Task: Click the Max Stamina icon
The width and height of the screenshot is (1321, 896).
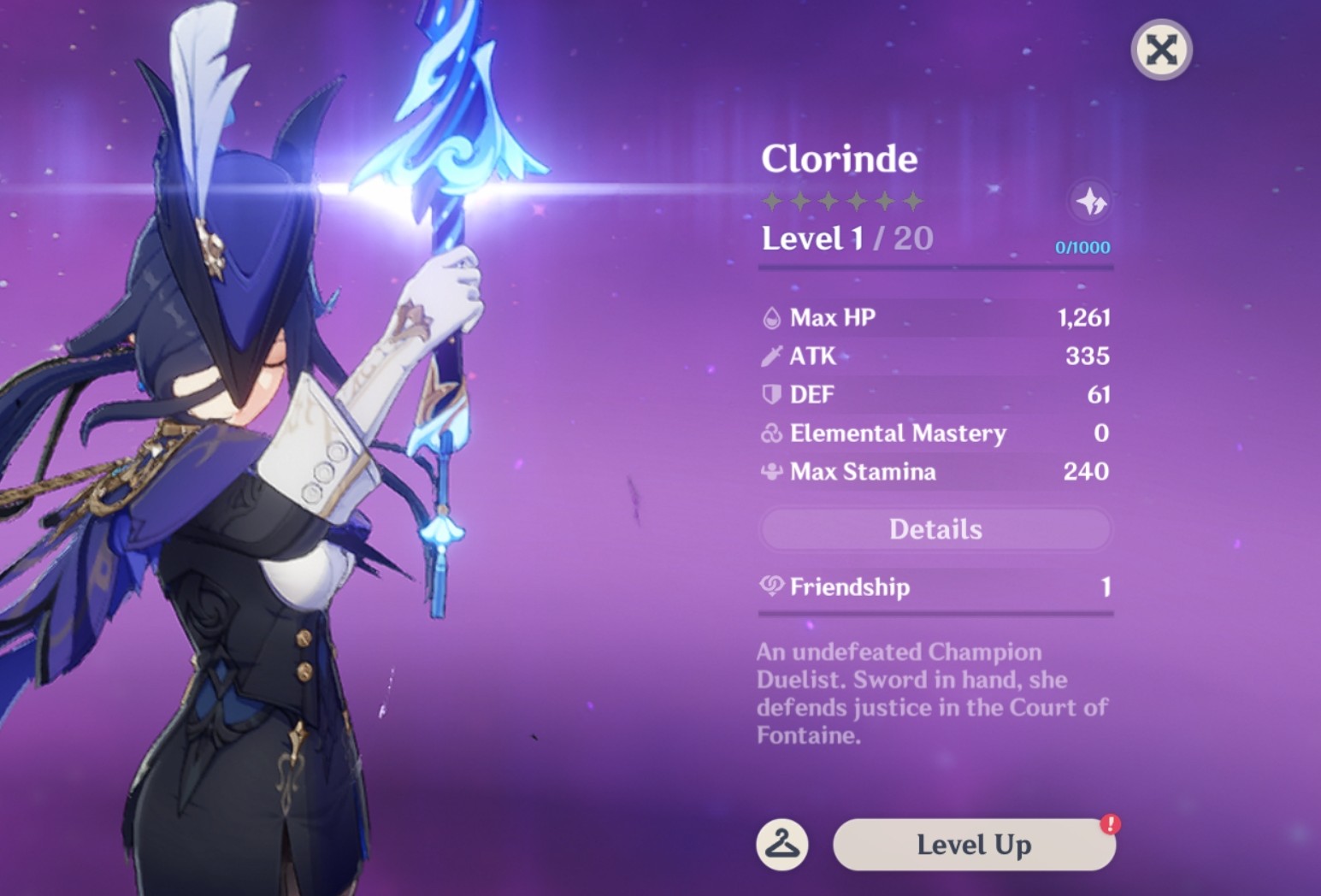Action: click(x=772, y=472)
